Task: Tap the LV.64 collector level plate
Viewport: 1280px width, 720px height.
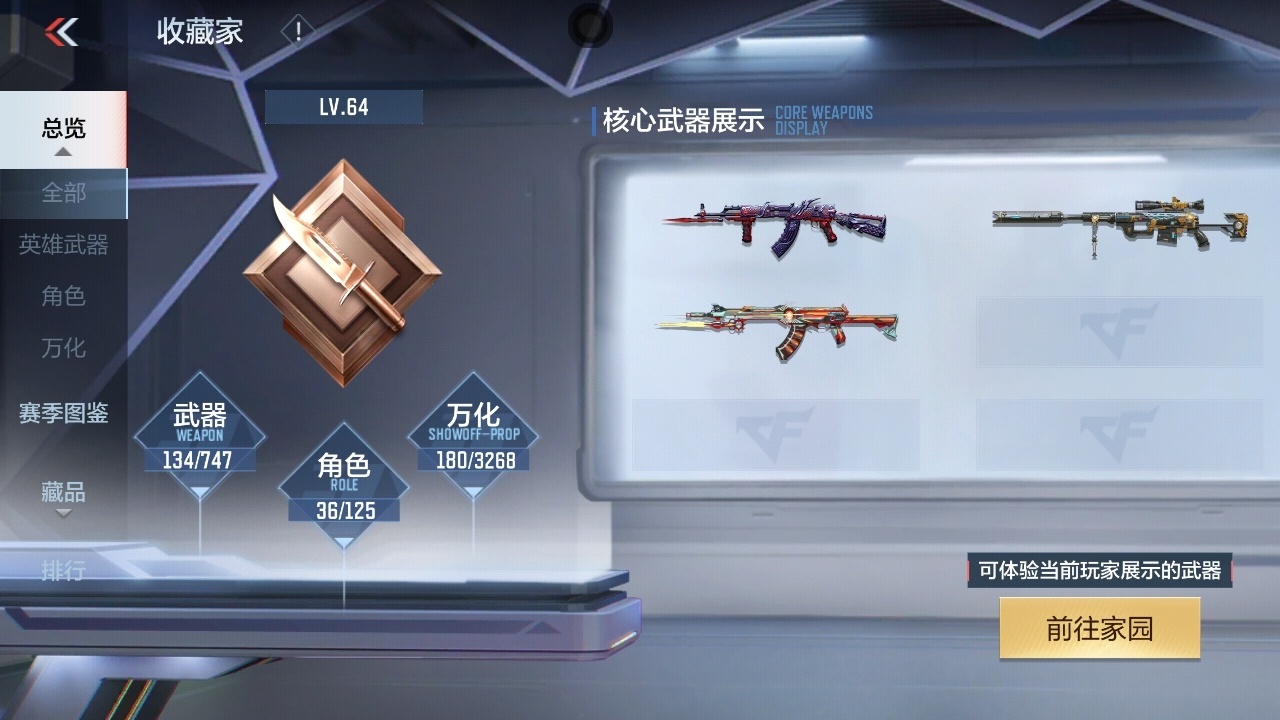Action: [344, 108]
